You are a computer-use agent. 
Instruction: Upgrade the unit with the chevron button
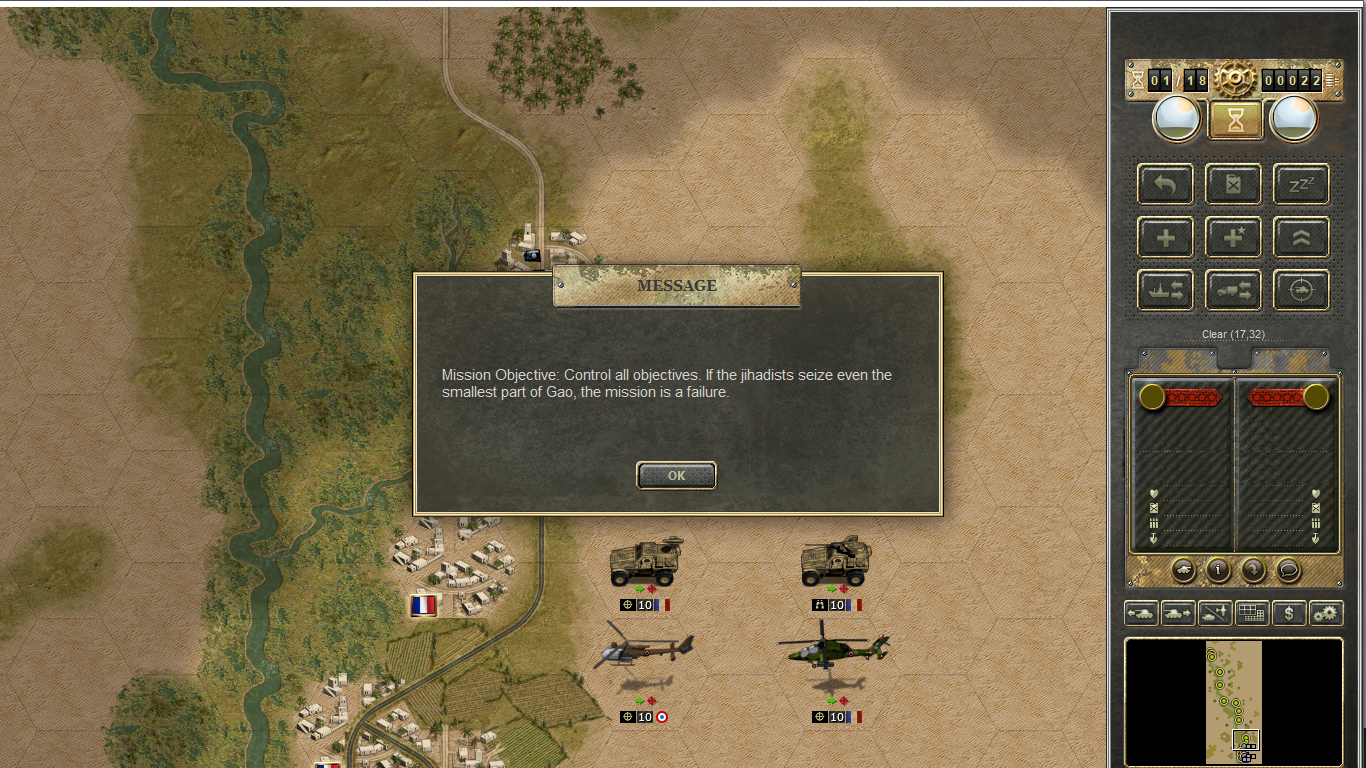(1301, 238)
